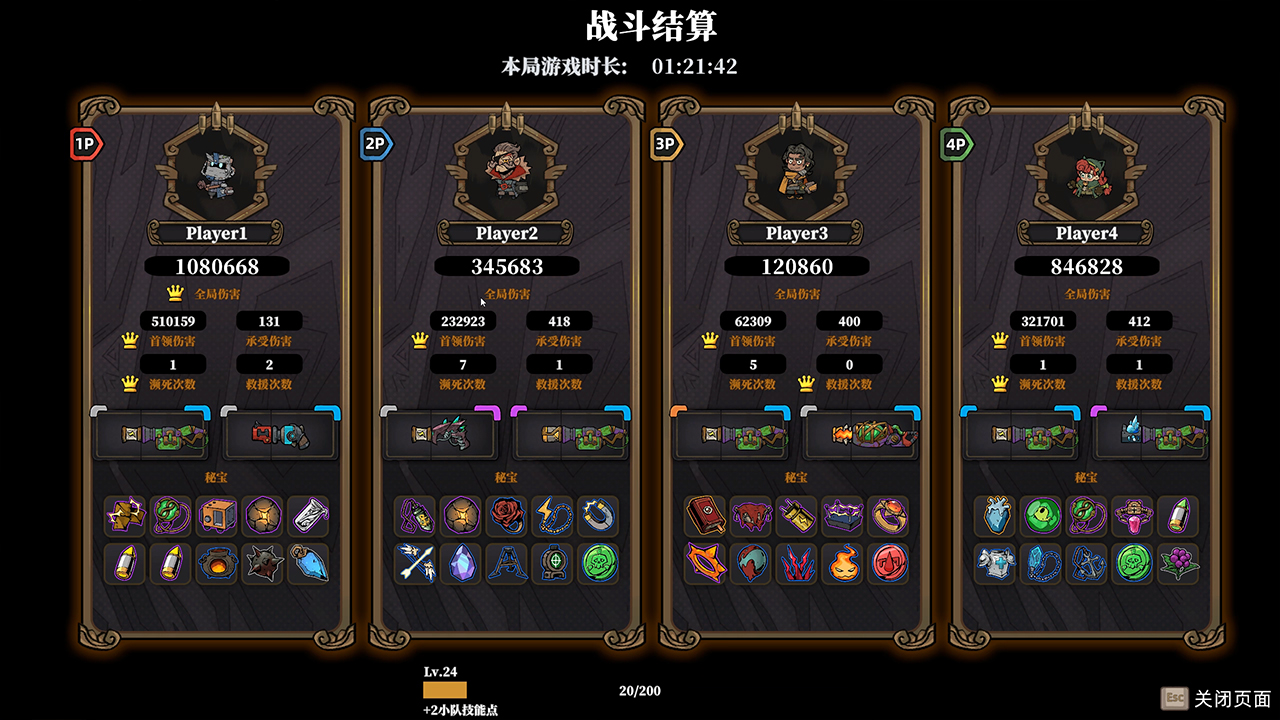Select the green skull coin treasure under Player4

click(x=1135, y=564)
